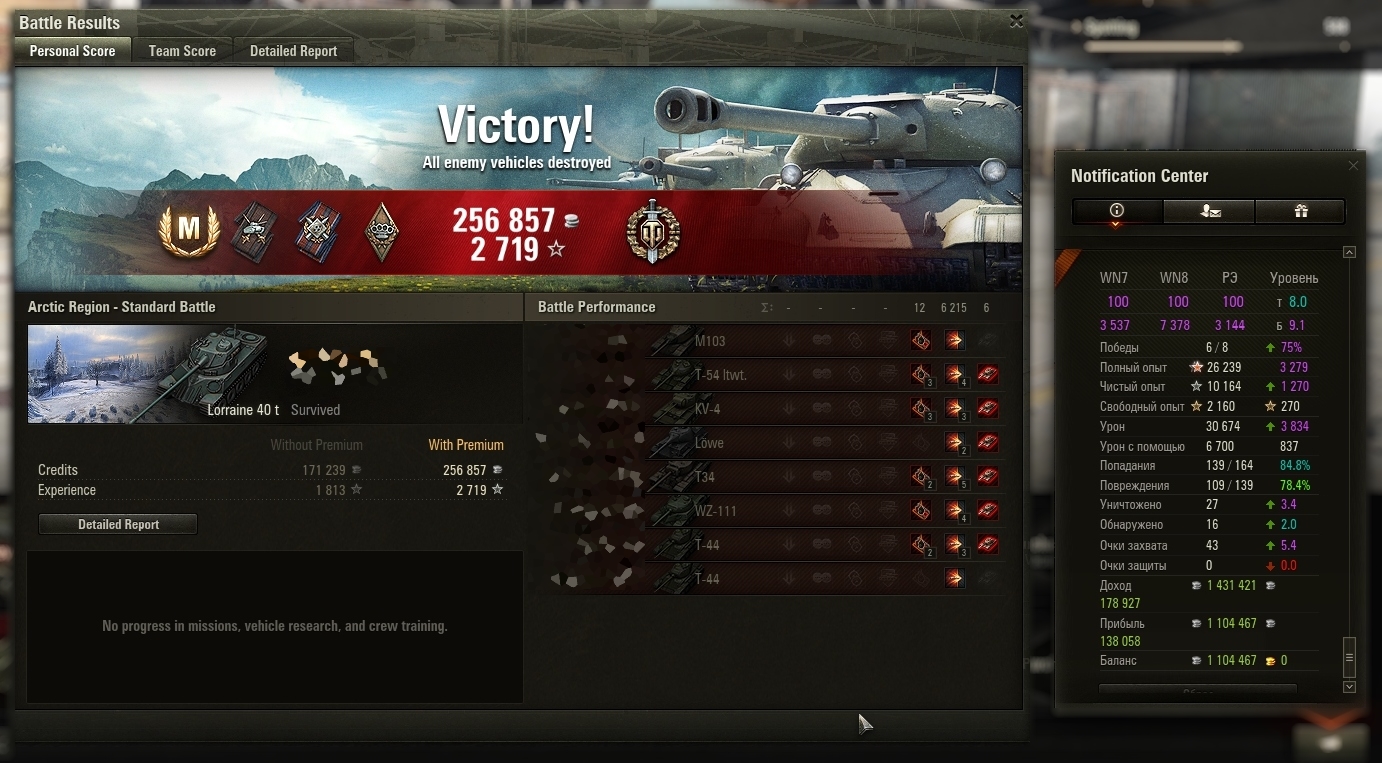Click the Lorraine 40 t map thumbnail

(150, 373)
